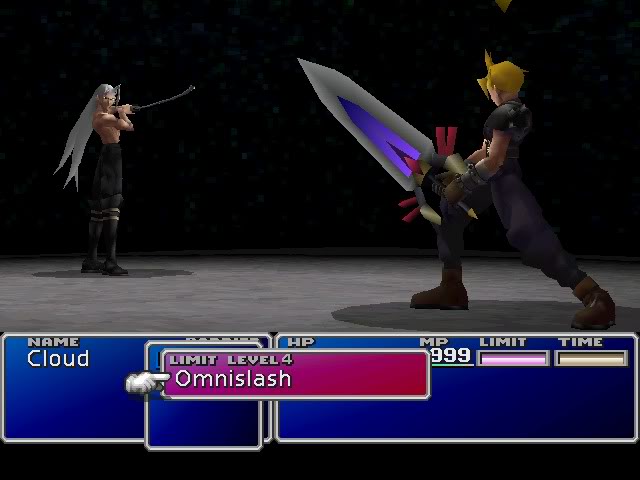The height and width of the screenshot is (480, 640).
Task: Select the Omnislash limit break
Action: pyautogui.click(x=233, y=379)
